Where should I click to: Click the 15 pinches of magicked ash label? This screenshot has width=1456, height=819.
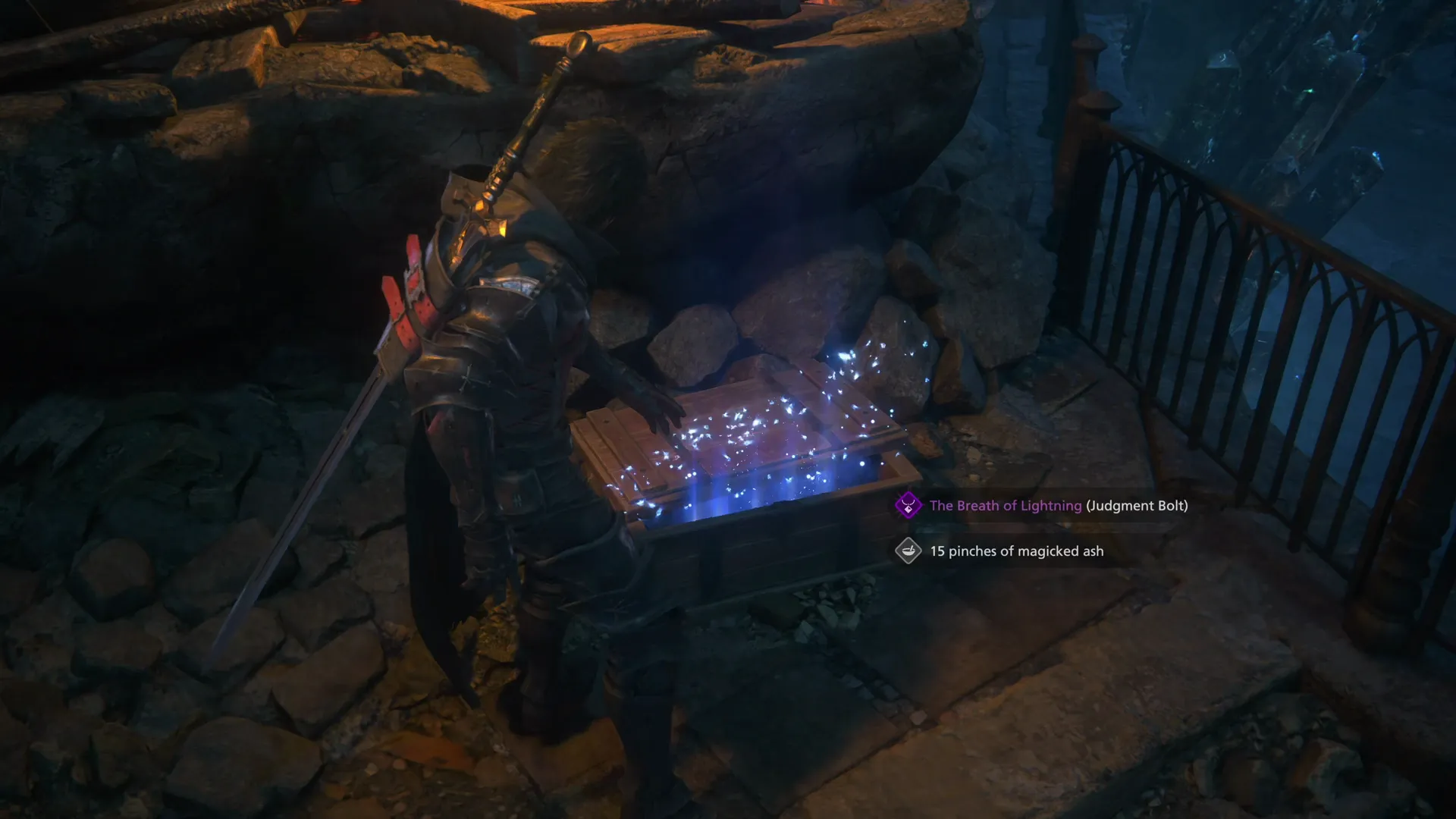click(1016, 551)
